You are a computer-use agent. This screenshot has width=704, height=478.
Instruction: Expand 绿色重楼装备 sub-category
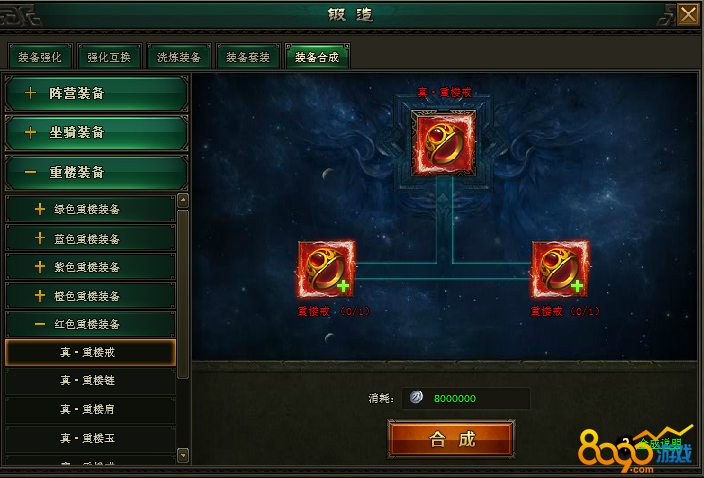pos(90,210)
